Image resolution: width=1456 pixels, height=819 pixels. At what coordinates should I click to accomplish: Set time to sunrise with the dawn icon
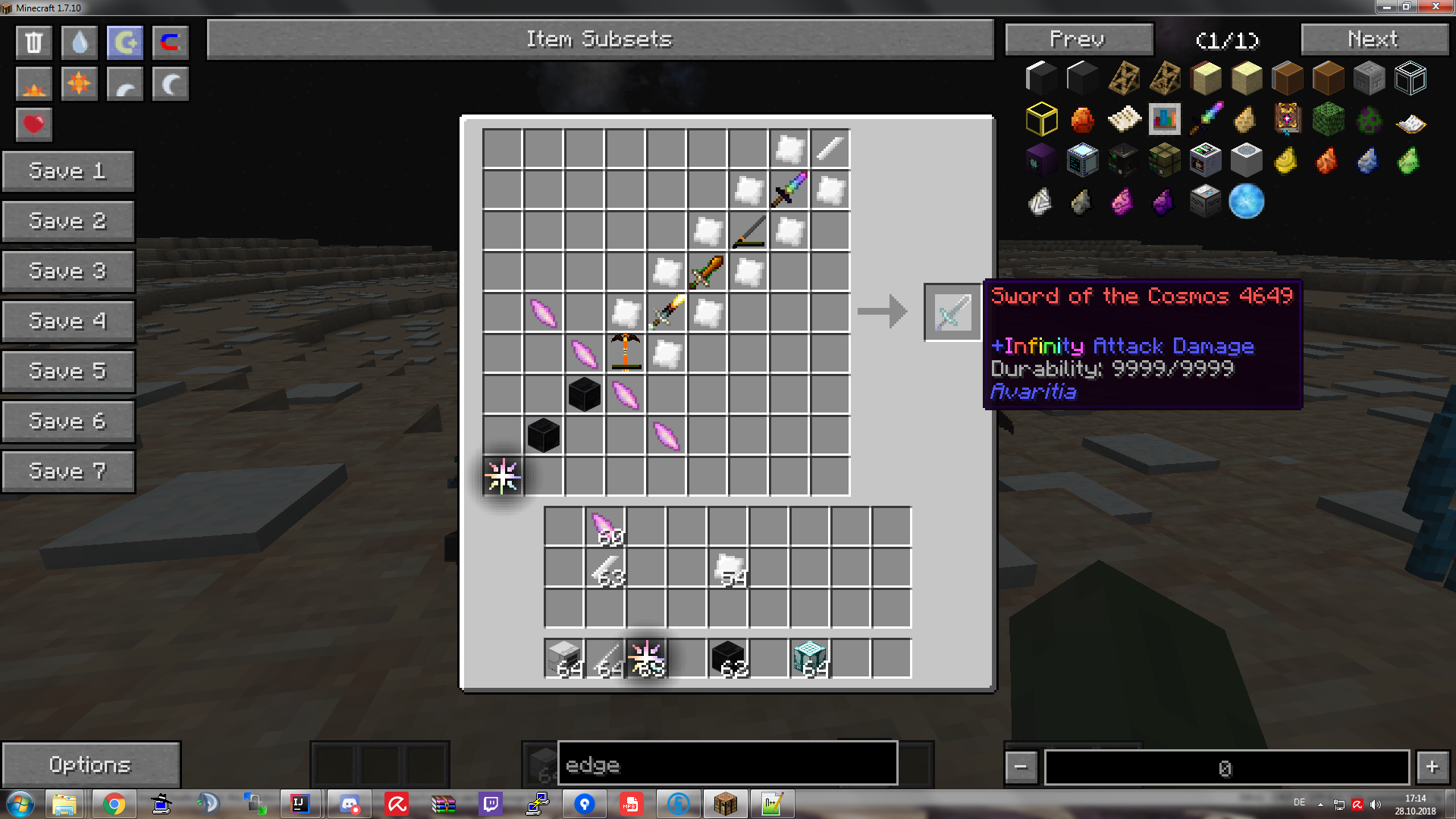point(33,83)
